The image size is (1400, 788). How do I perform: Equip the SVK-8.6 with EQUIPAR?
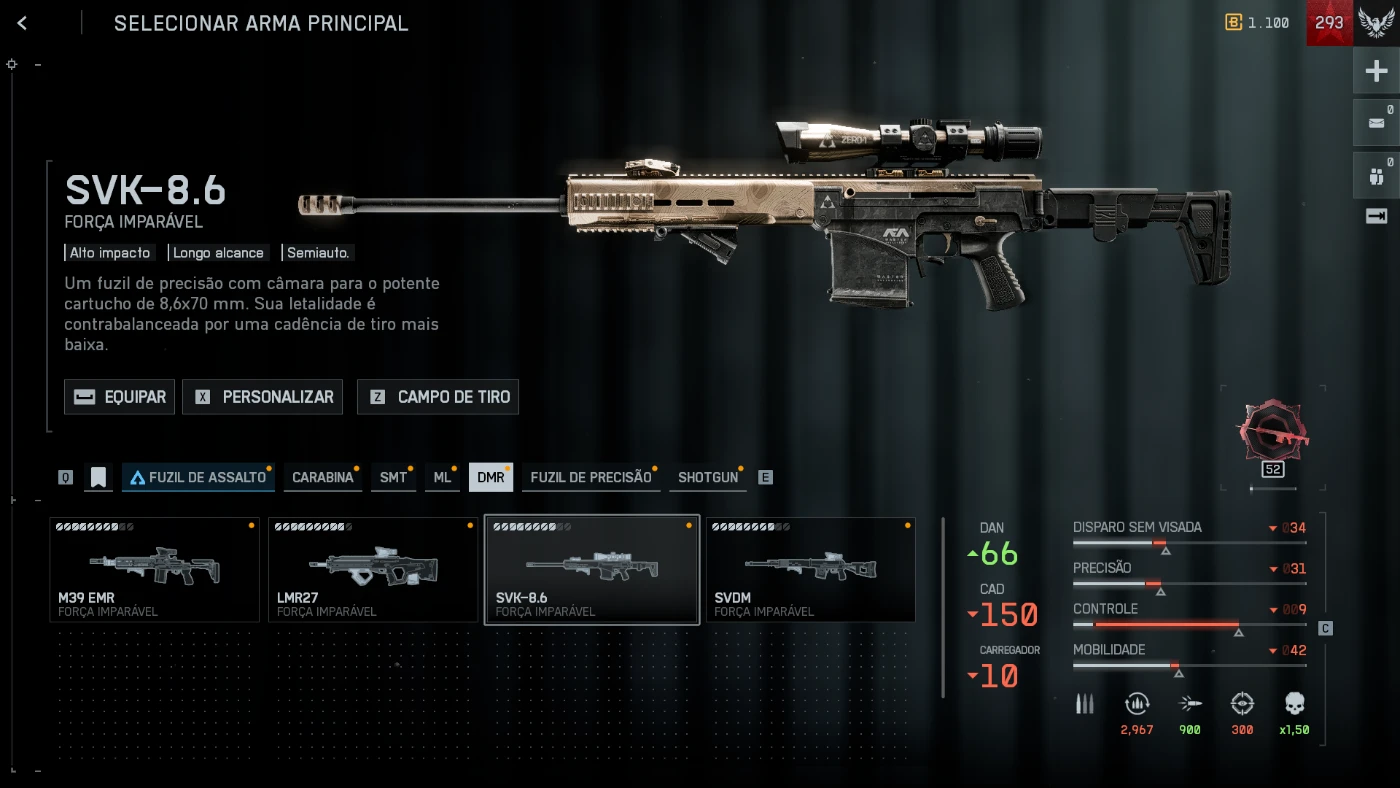(x=120, y=397)
